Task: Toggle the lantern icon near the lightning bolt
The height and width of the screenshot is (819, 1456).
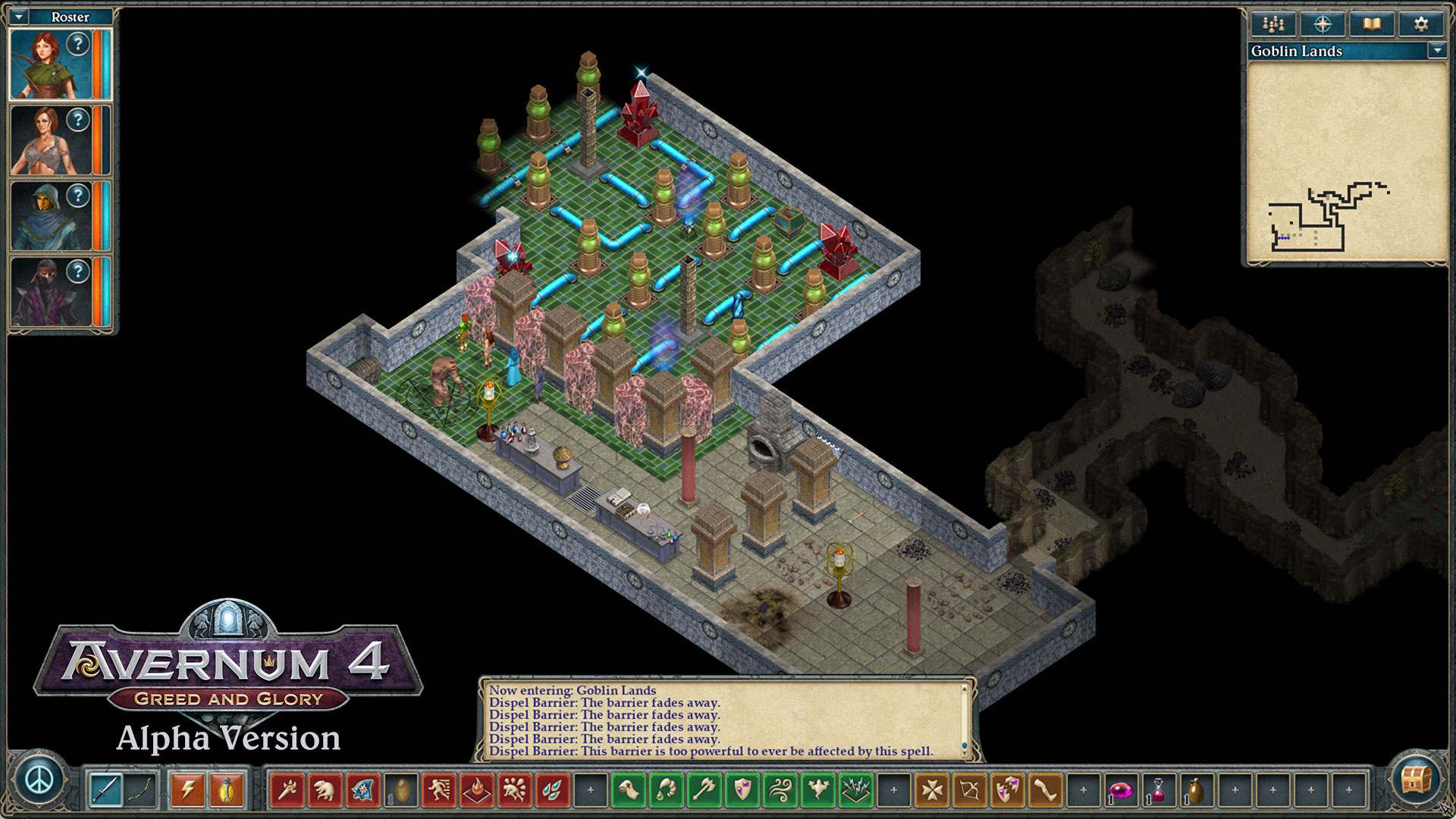Action: click(225, 790)
